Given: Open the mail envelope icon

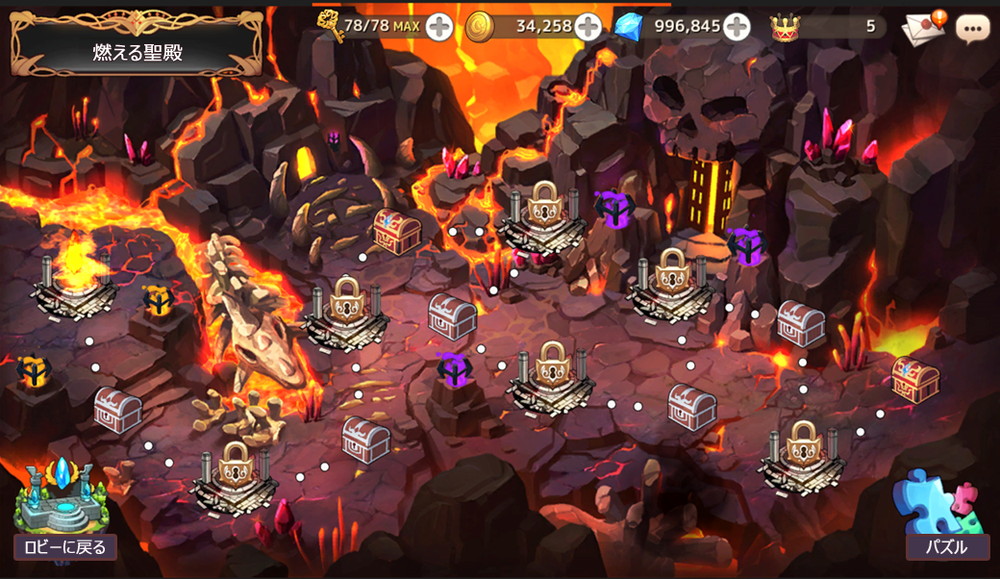Looking at the screenshot, I should coord(922,27).
